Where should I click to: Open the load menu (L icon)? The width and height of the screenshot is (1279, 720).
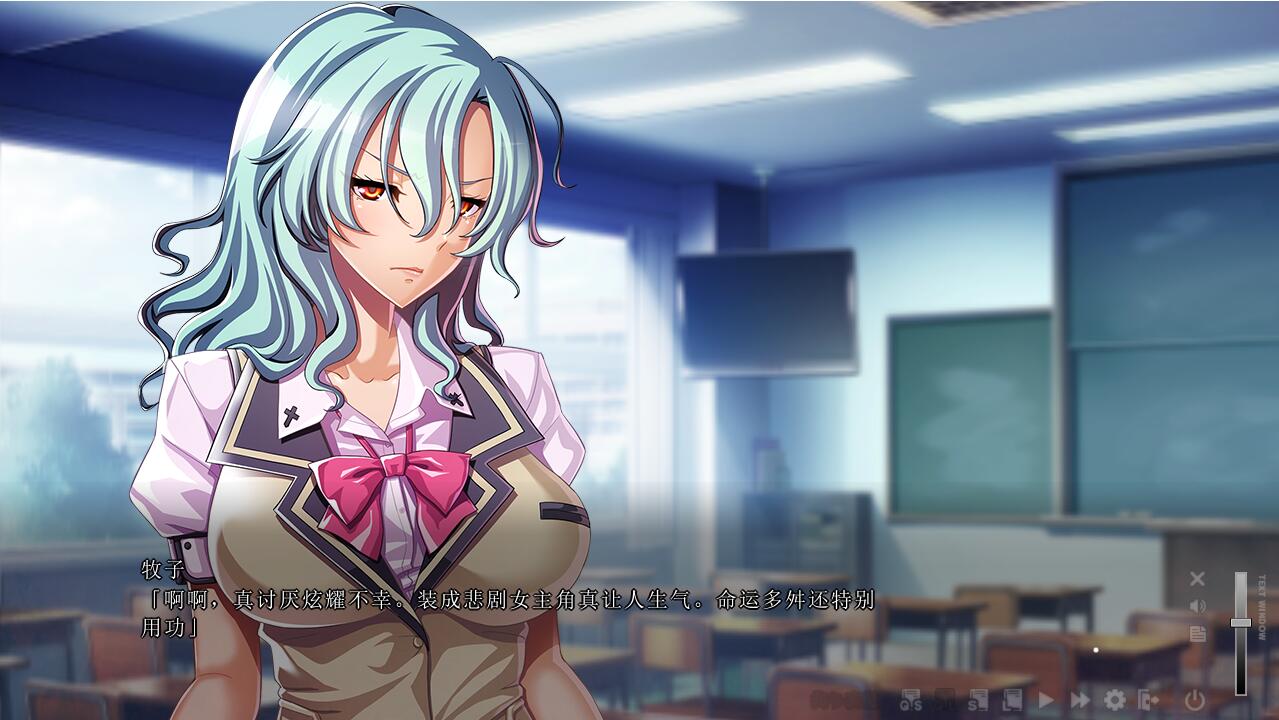coord(1012,700)
